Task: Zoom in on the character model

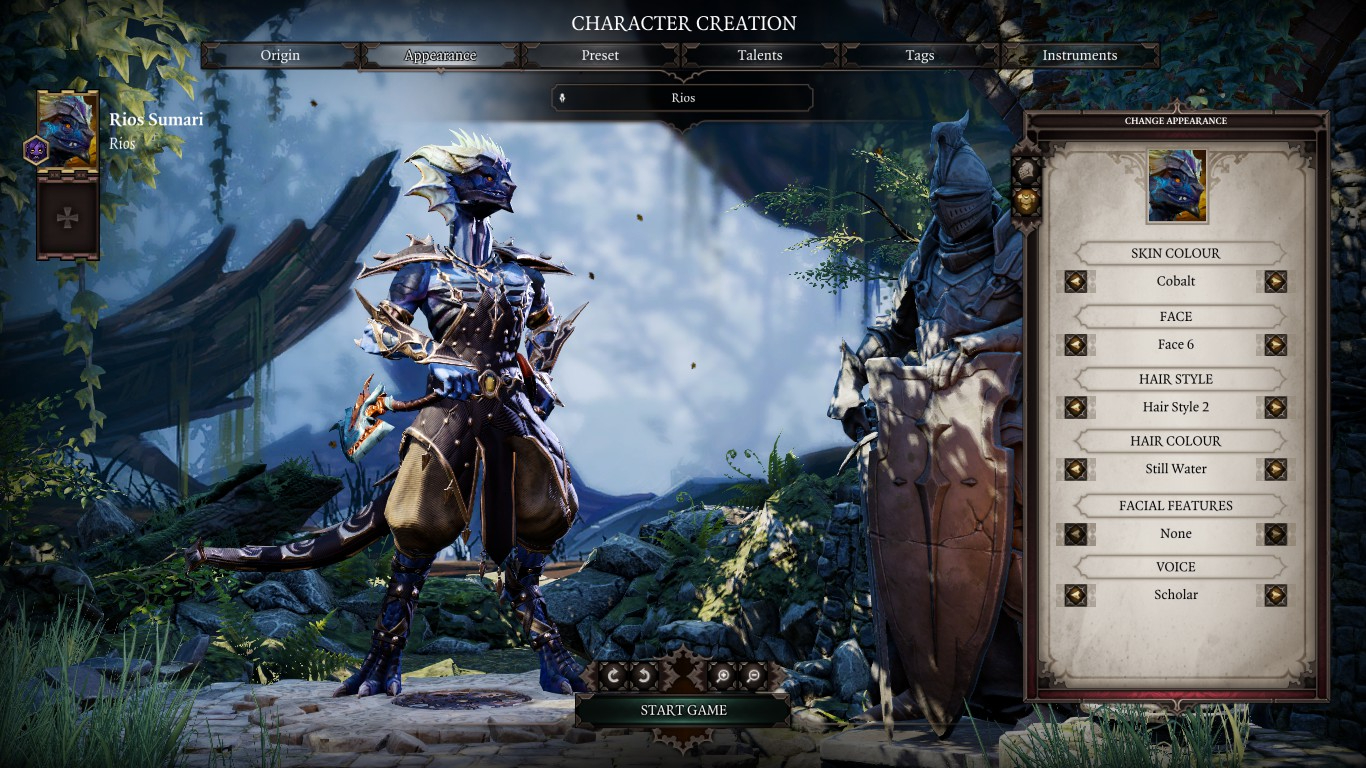Action: pos(721,677)
